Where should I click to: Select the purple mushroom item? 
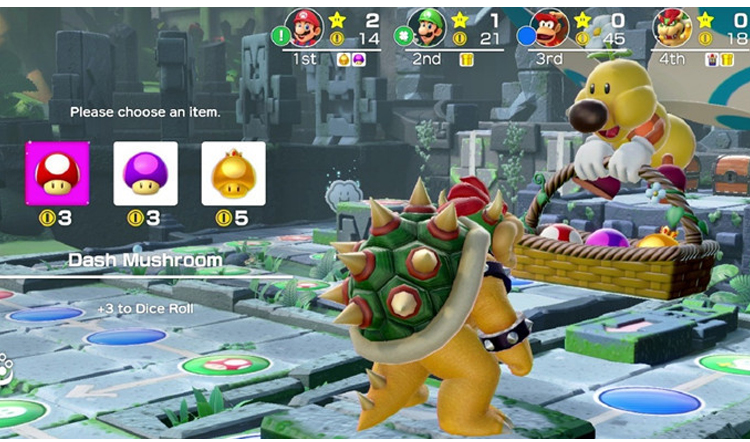point(145,173)
